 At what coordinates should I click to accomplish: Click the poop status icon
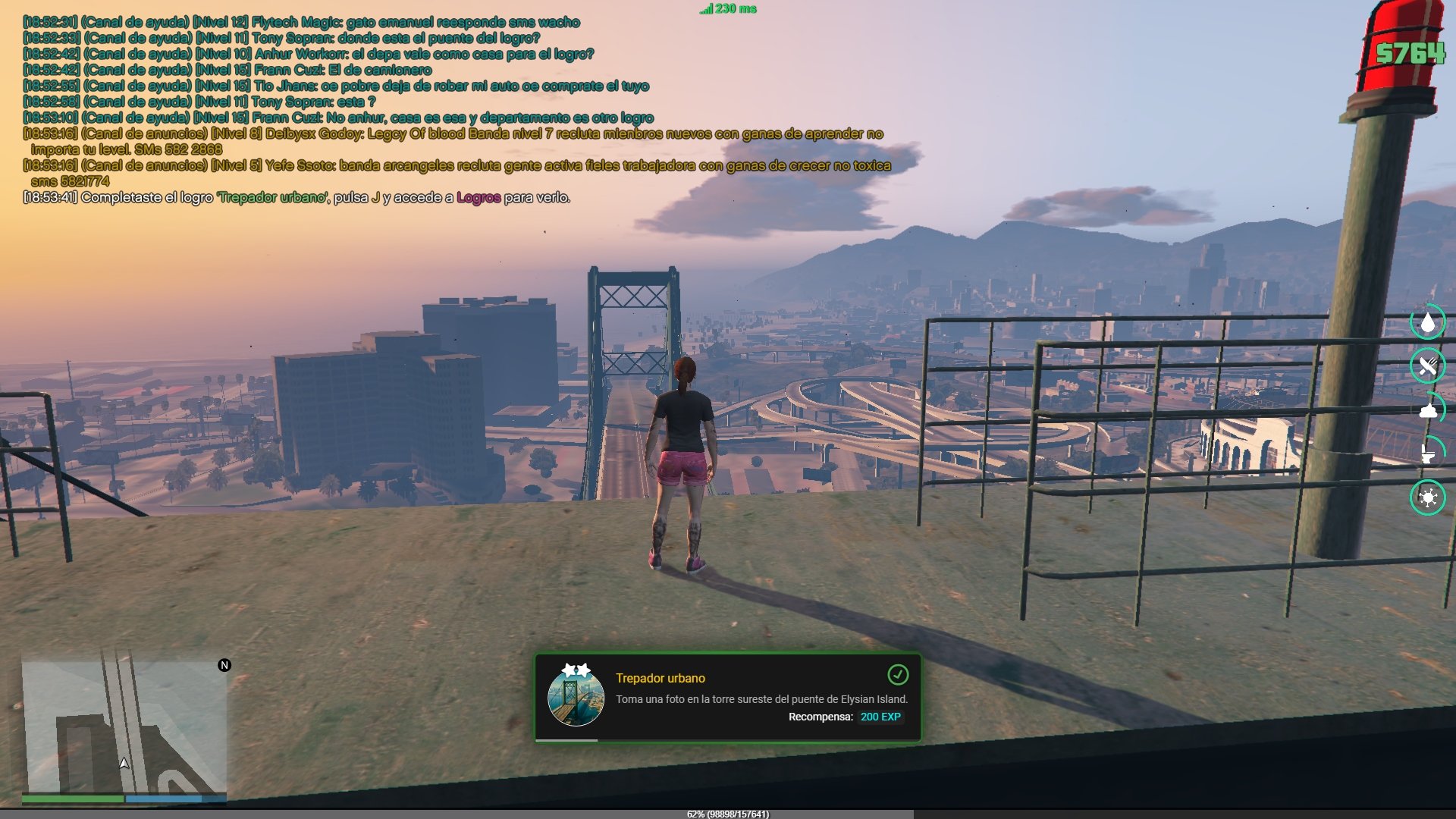click(x=1428, y=411)
